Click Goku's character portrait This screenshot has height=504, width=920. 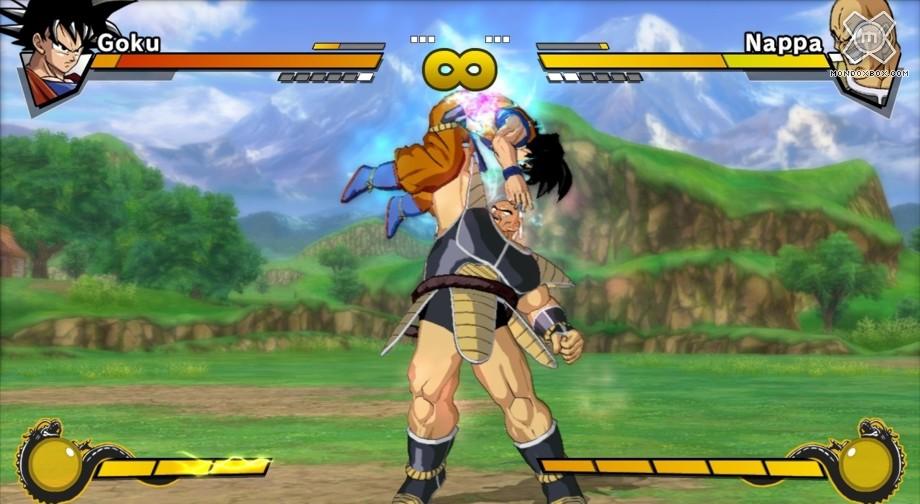tap(50, 58)
